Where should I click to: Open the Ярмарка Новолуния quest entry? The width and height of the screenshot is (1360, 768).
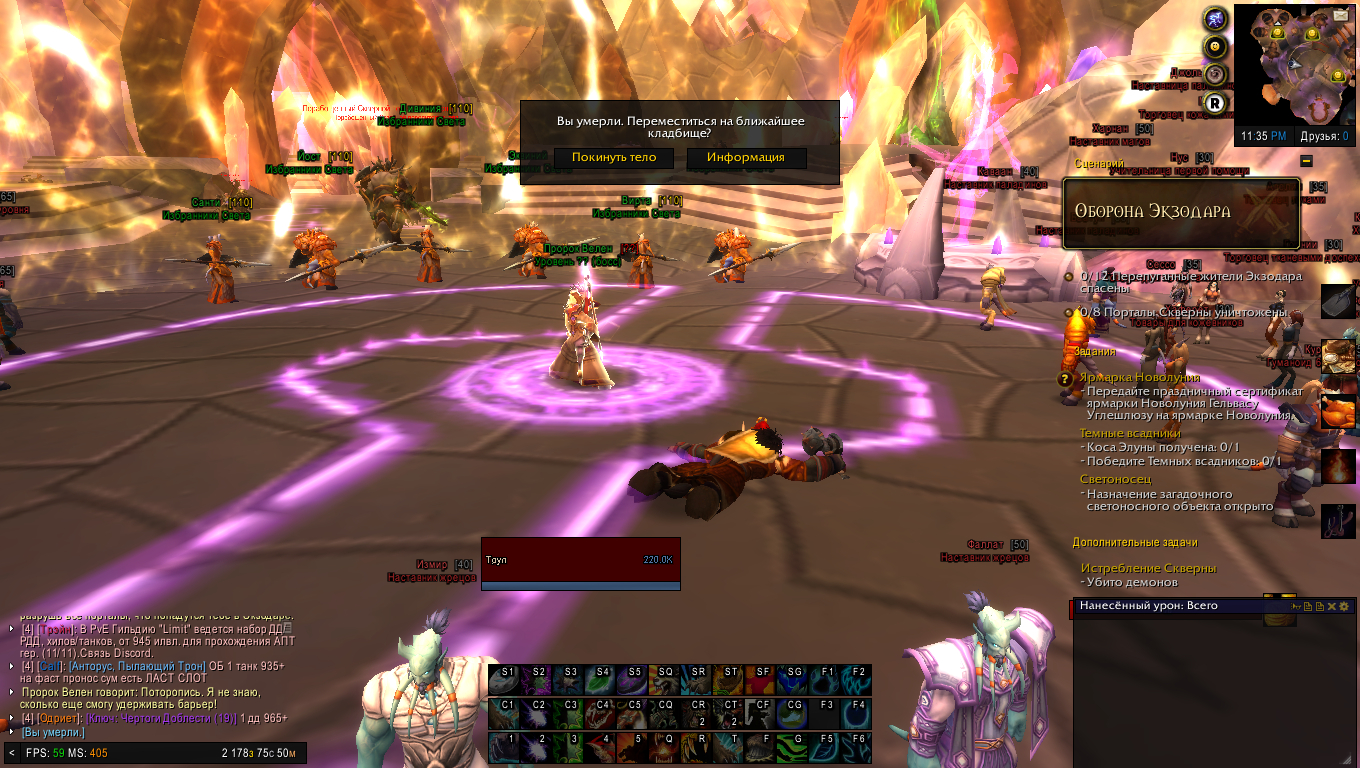(1139, 378)
